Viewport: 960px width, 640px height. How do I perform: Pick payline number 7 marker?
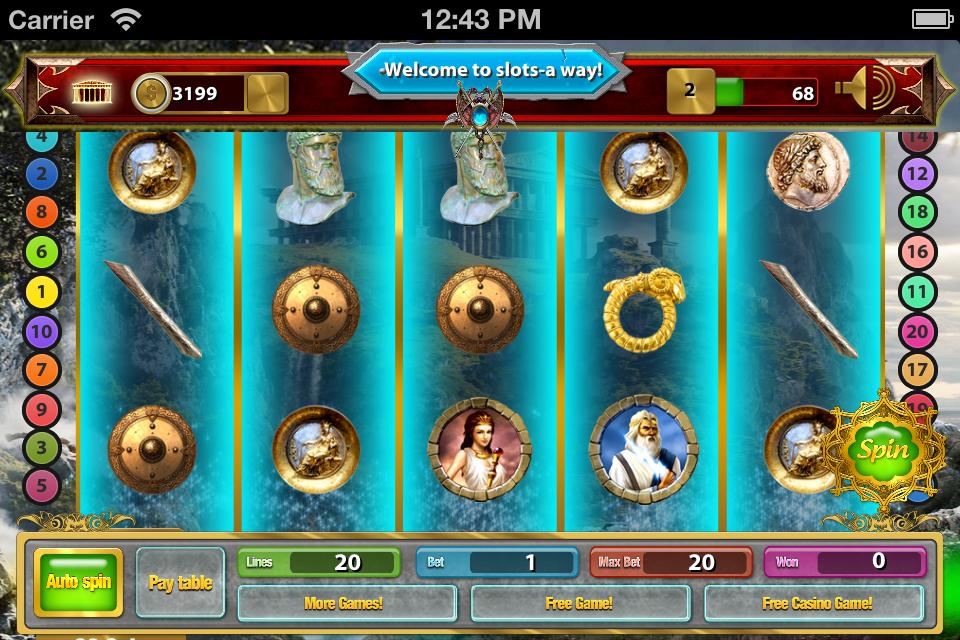pyautogui.click(x=42, y=370)
